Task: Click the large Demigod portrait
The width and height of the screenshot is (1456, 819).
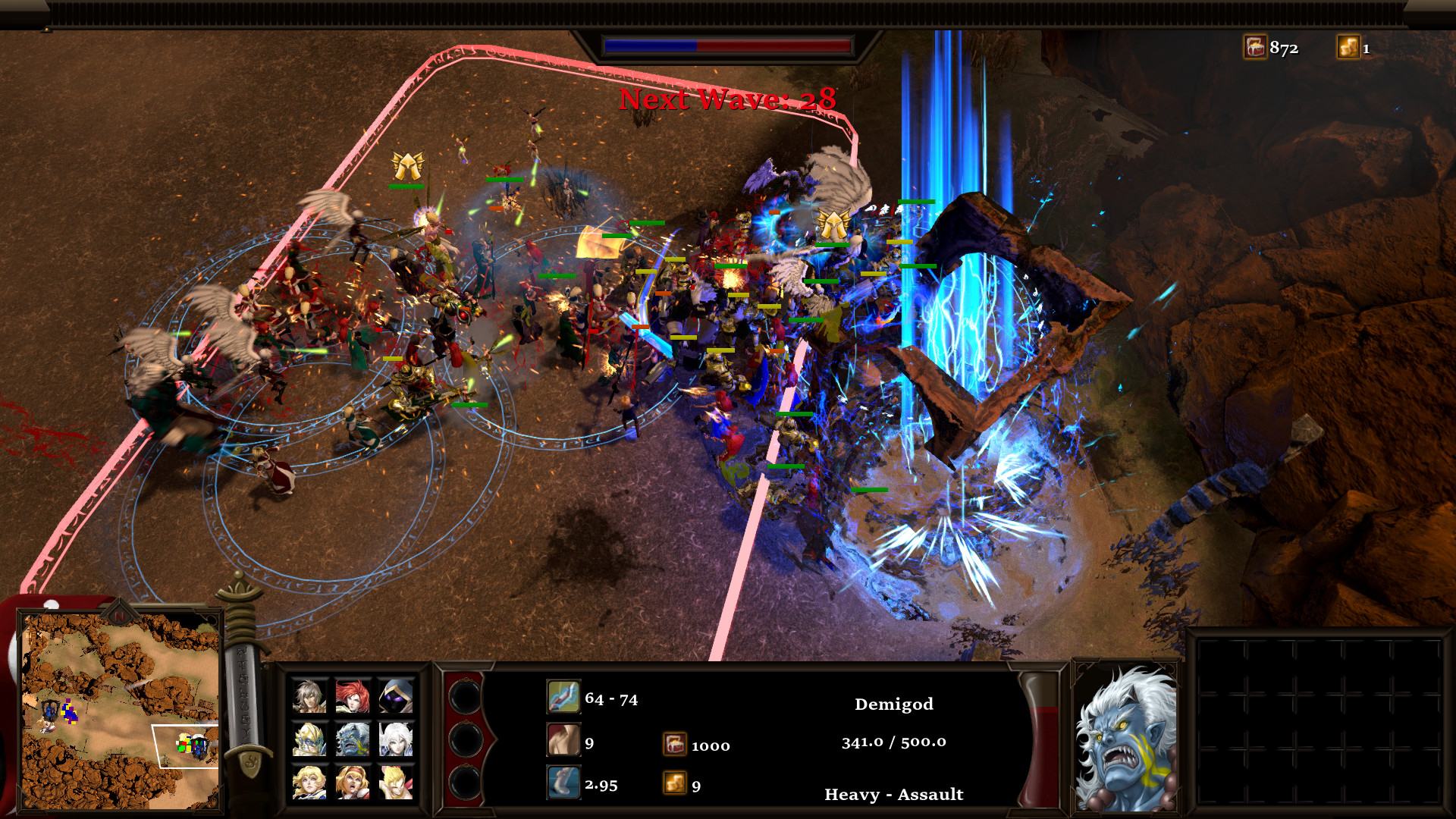Action: [1126, 738]
